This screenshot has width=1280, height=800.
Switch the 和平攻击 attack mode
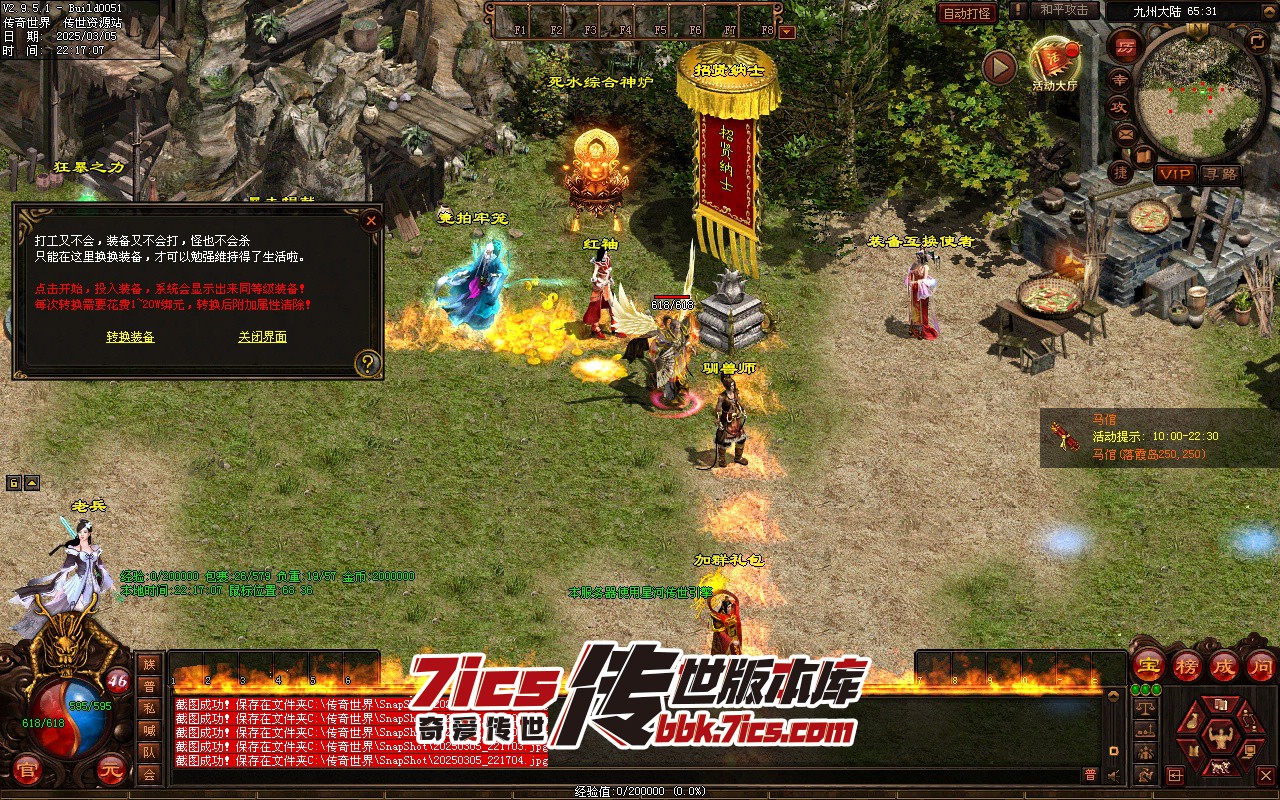(x=1064, y=10)
